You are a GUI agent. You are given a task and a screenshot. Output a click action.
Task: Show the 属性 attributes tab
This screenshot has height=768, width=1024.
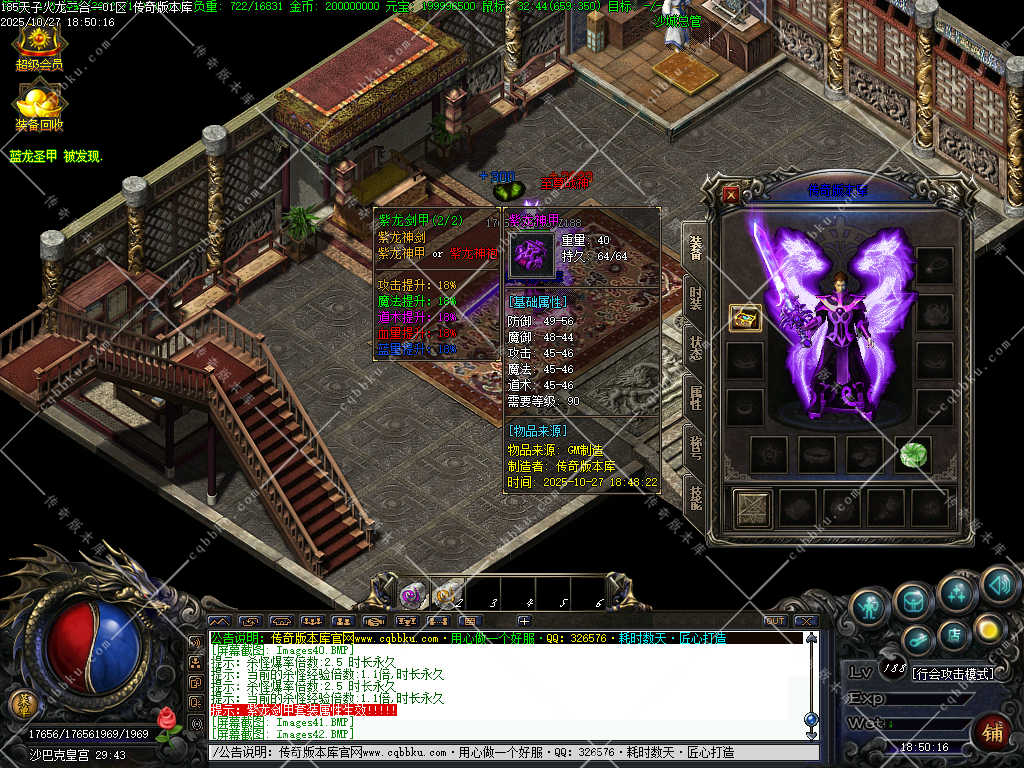click(695, 397)
